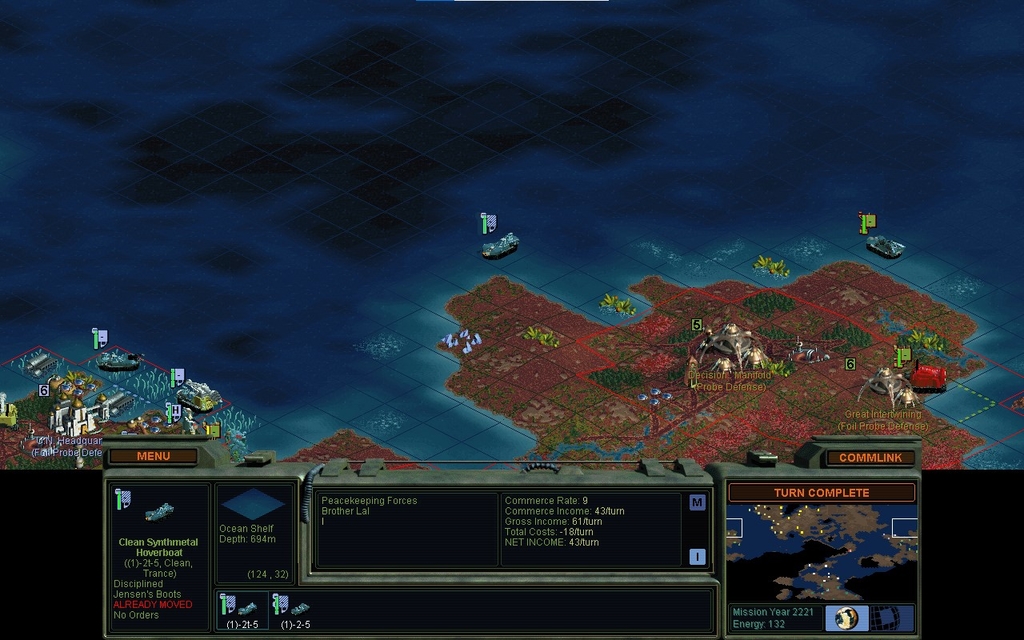
Task: Select the (1)-2t-5 unit in stack list
Action: coord(242,610)
